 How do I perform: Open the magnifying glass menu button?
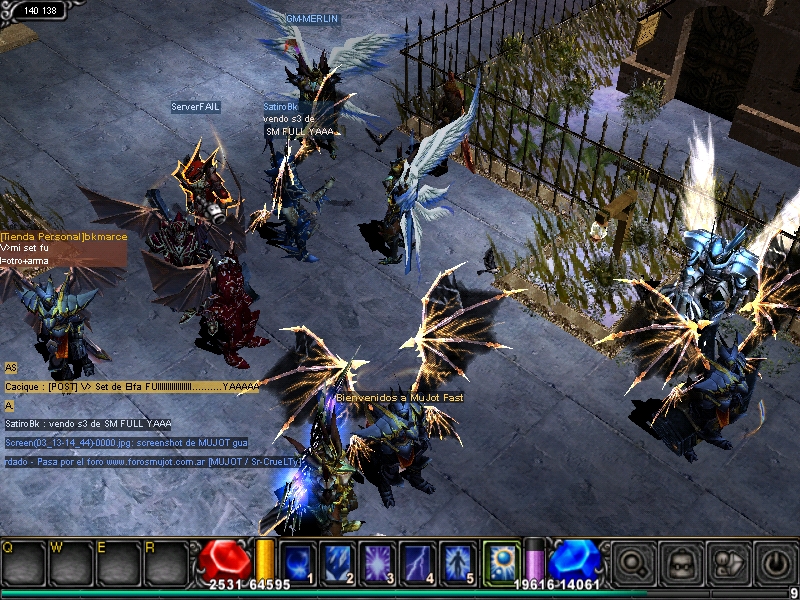[632, 563]
